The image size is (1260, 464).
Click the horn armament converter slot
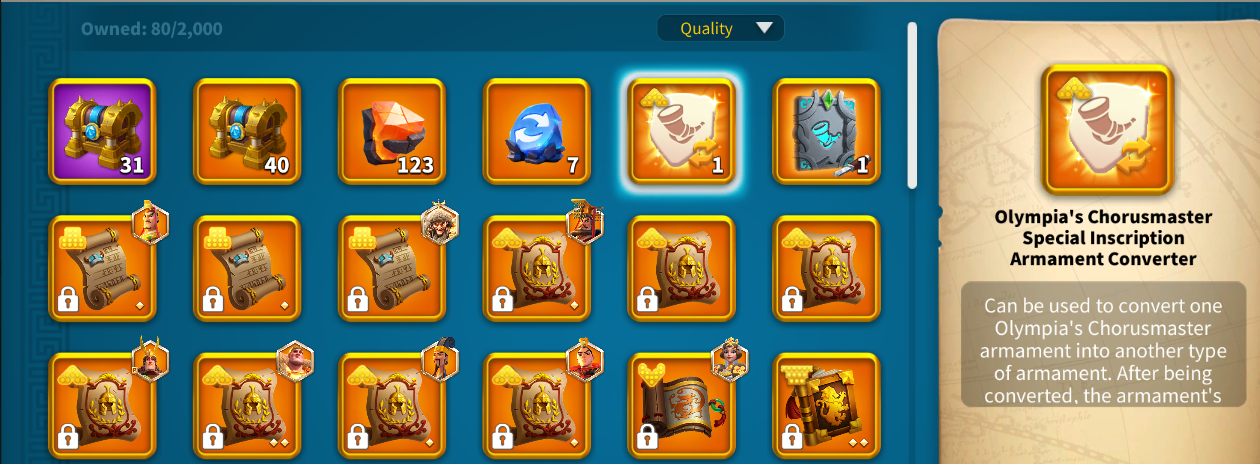pyautogui.click(x=682, y=131)
